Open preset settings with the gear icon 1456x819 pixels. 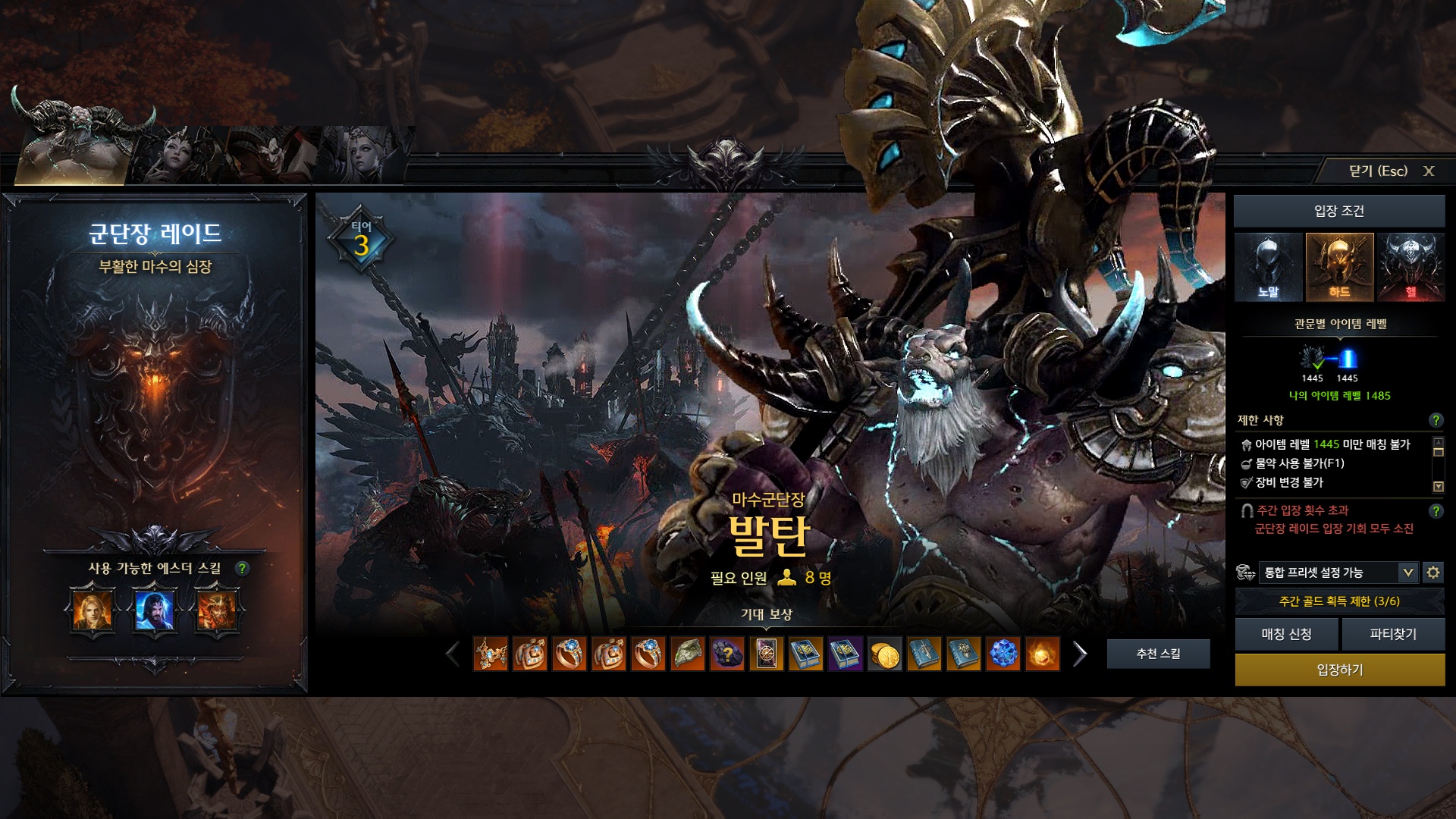tap(1432, 573)
